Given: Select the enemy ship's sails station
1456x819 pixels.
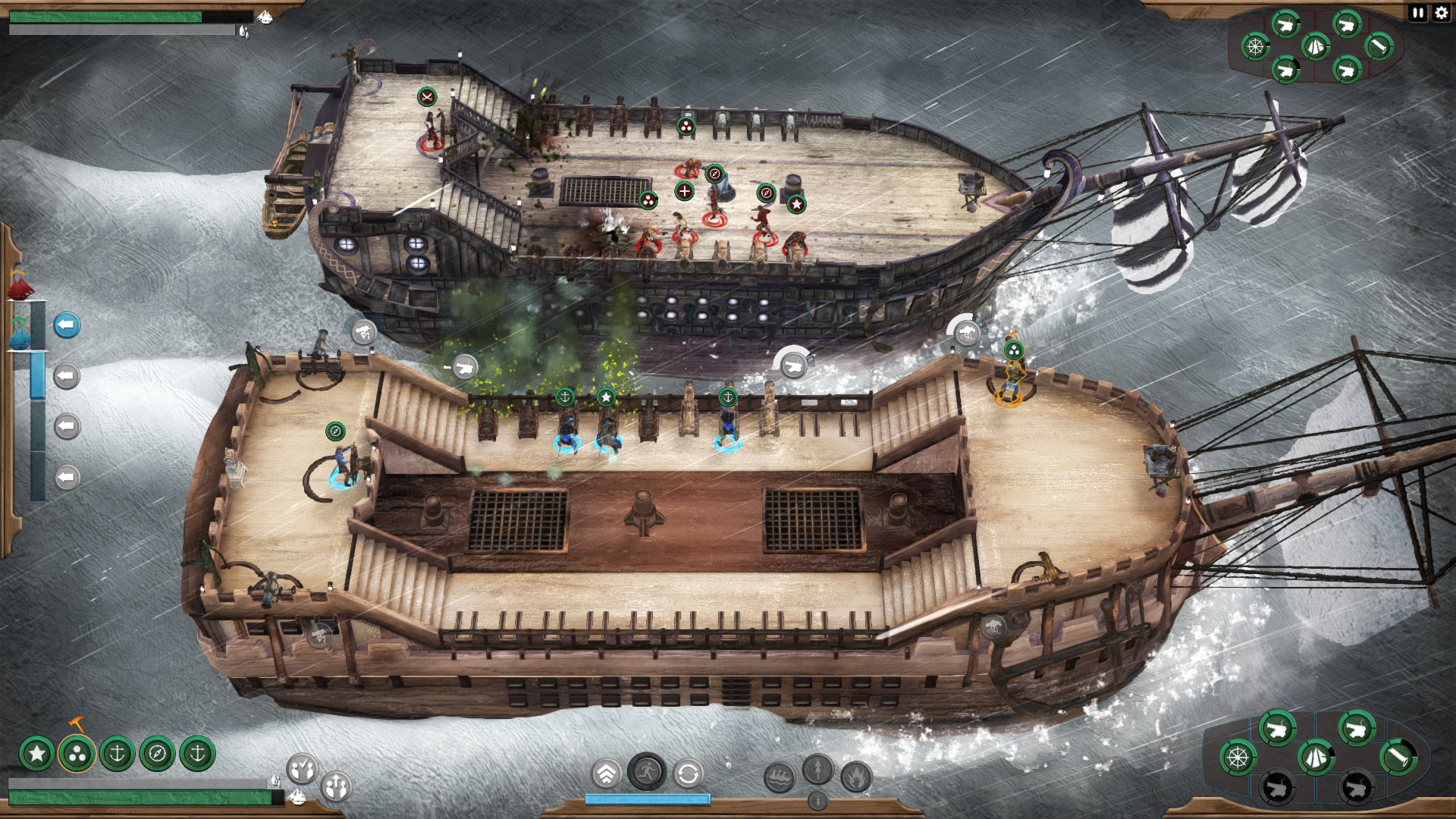Looking at the screenshot, I should coord(1316,47).
